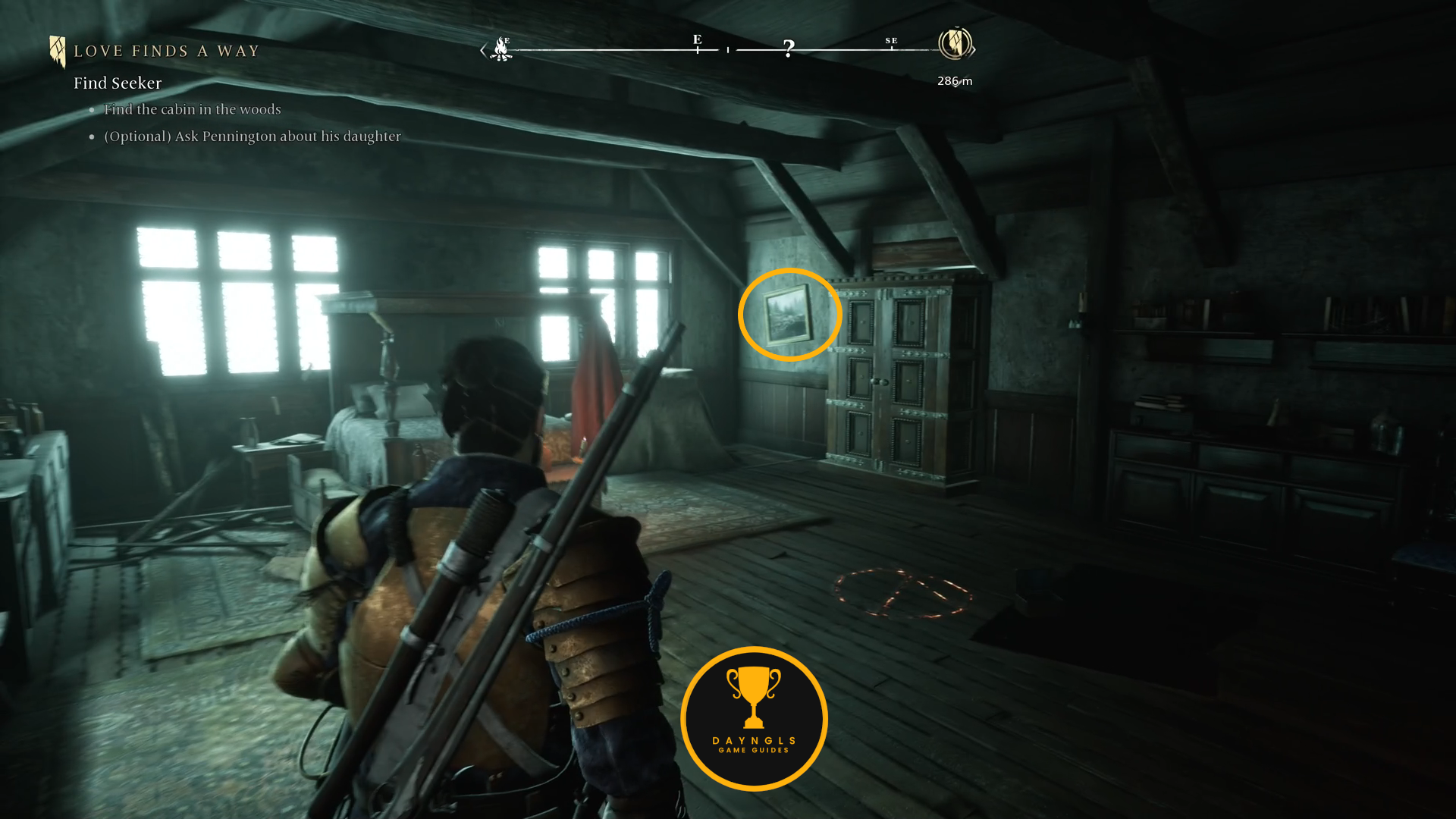The width and height of the screenshot is (1456, 819).
Task: Select the quest objective marker on the compass
Action: tap(955, 43)
